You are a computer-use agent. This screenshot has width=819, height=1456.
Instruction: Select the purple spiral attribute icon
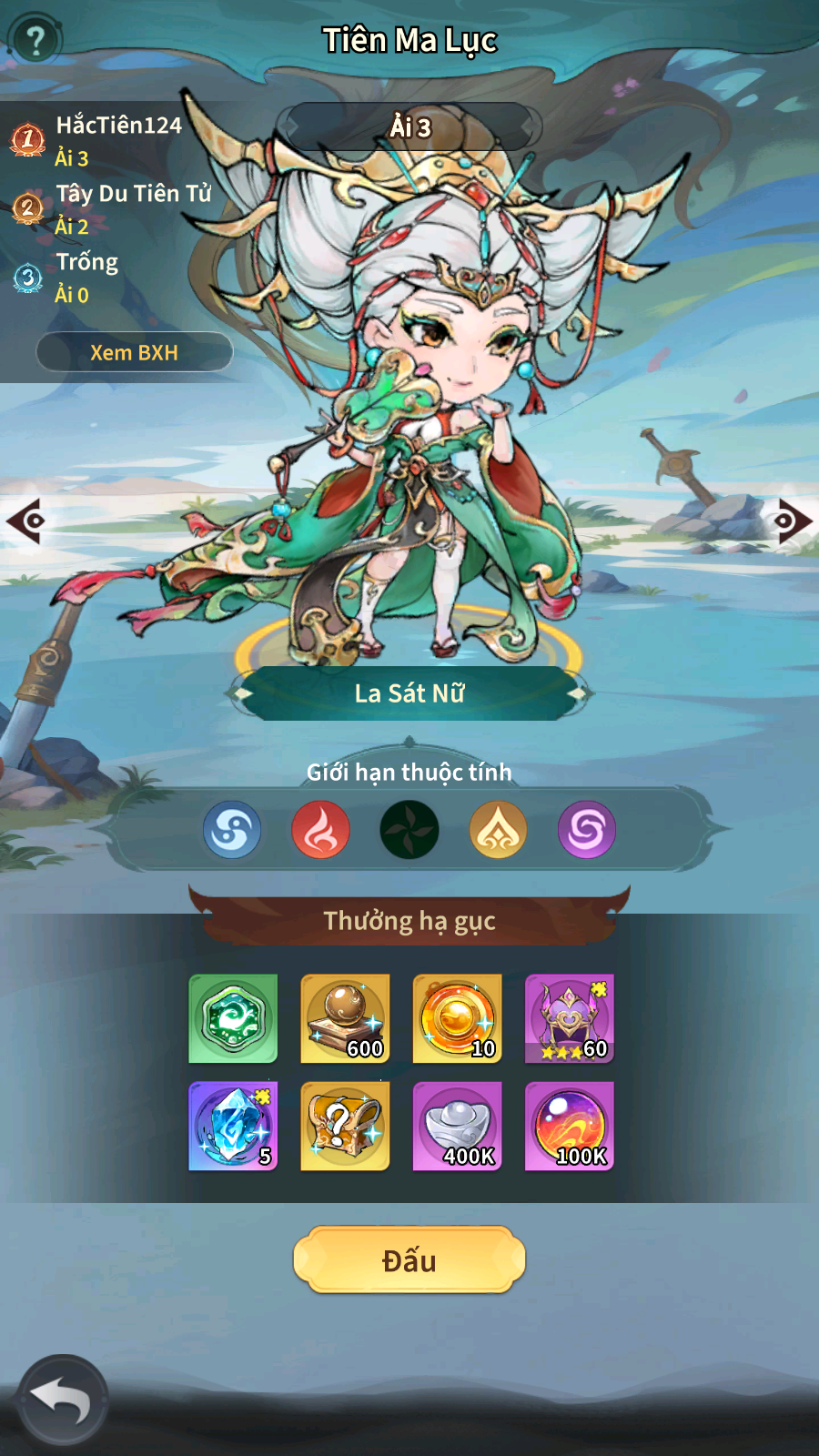pos(586,830)
